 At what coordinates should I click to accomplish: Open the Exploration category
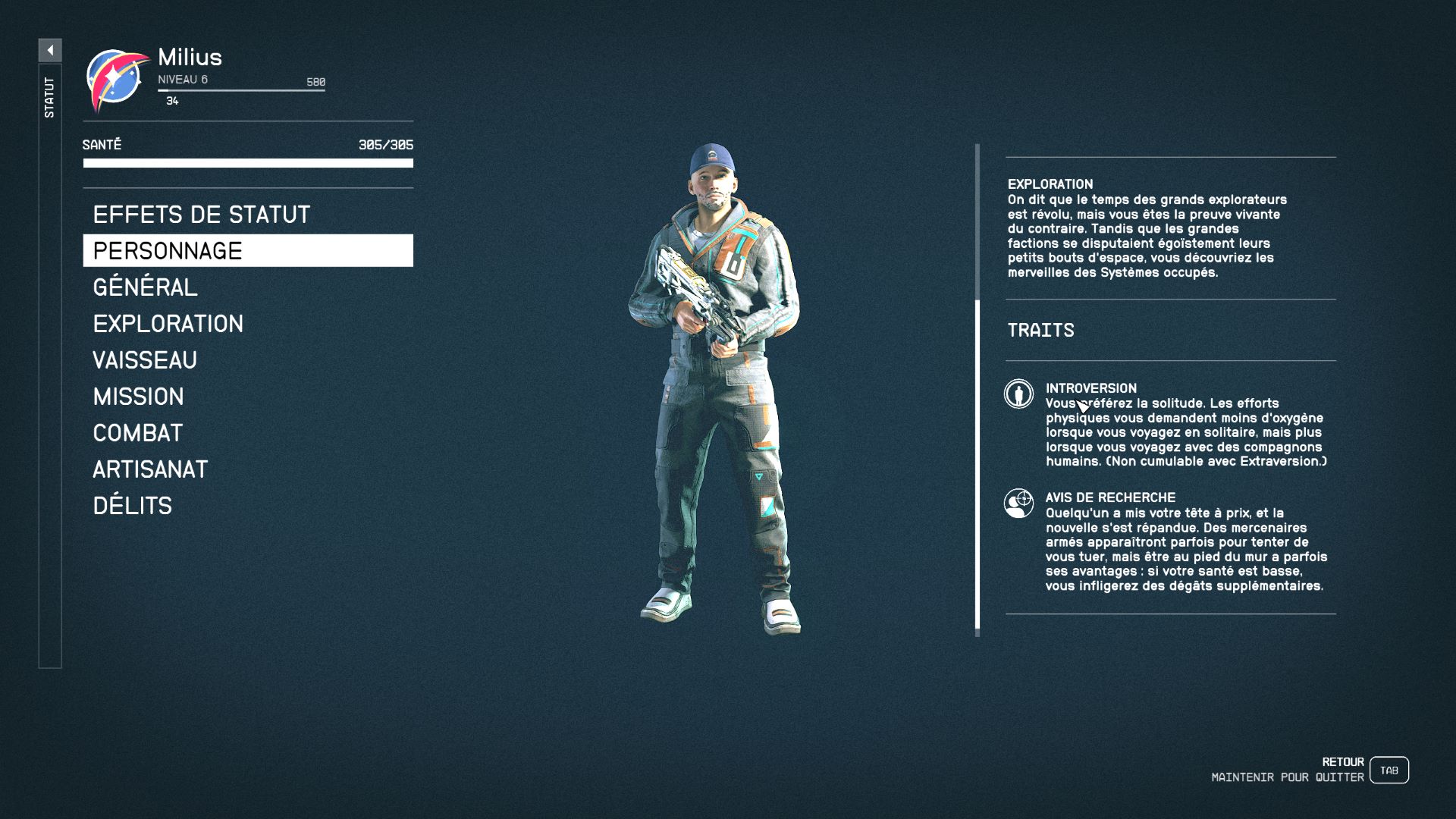click(168, 324)
